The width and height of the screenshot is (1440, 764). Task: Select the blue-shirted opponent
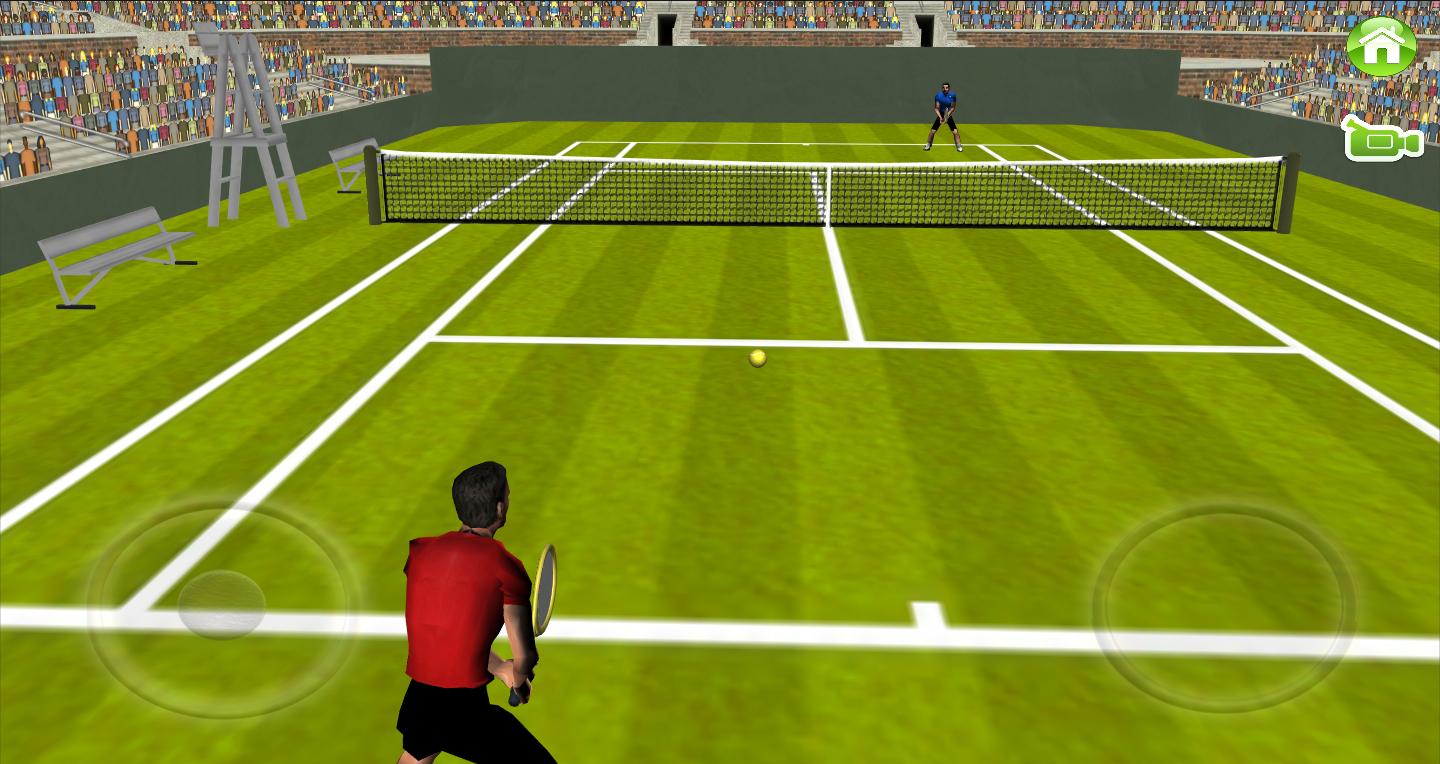[x=943, y=110]
